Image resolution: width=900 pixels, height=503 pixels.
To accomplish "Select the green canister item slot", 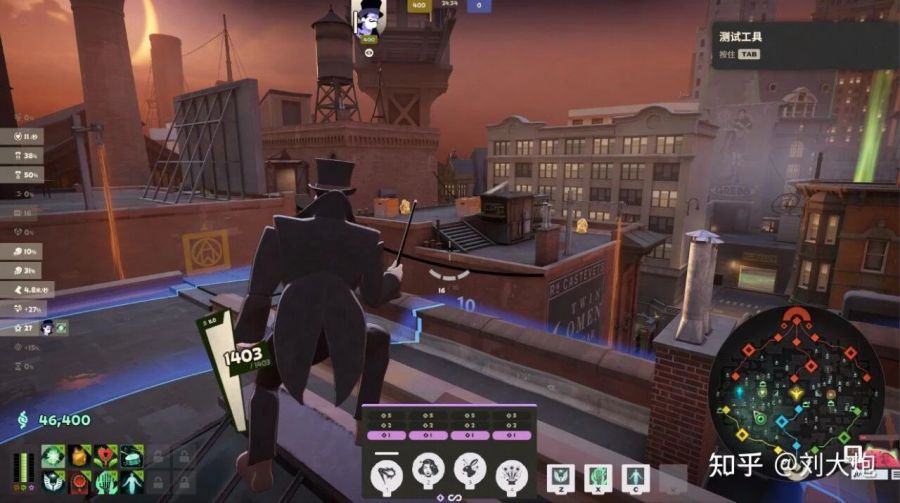I will (131, 456).
